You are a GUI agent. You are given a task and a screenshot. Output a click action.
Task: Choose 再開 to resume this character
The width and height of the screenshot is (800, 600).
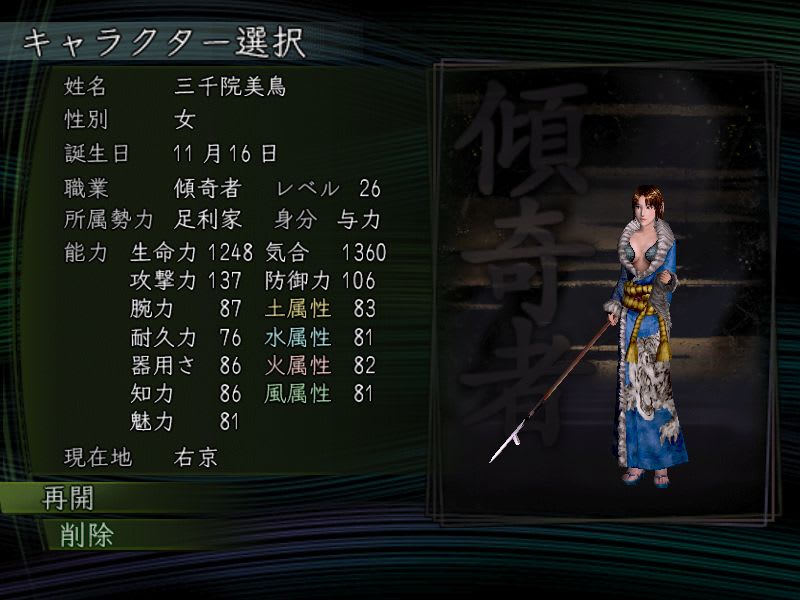coord(68,498)
